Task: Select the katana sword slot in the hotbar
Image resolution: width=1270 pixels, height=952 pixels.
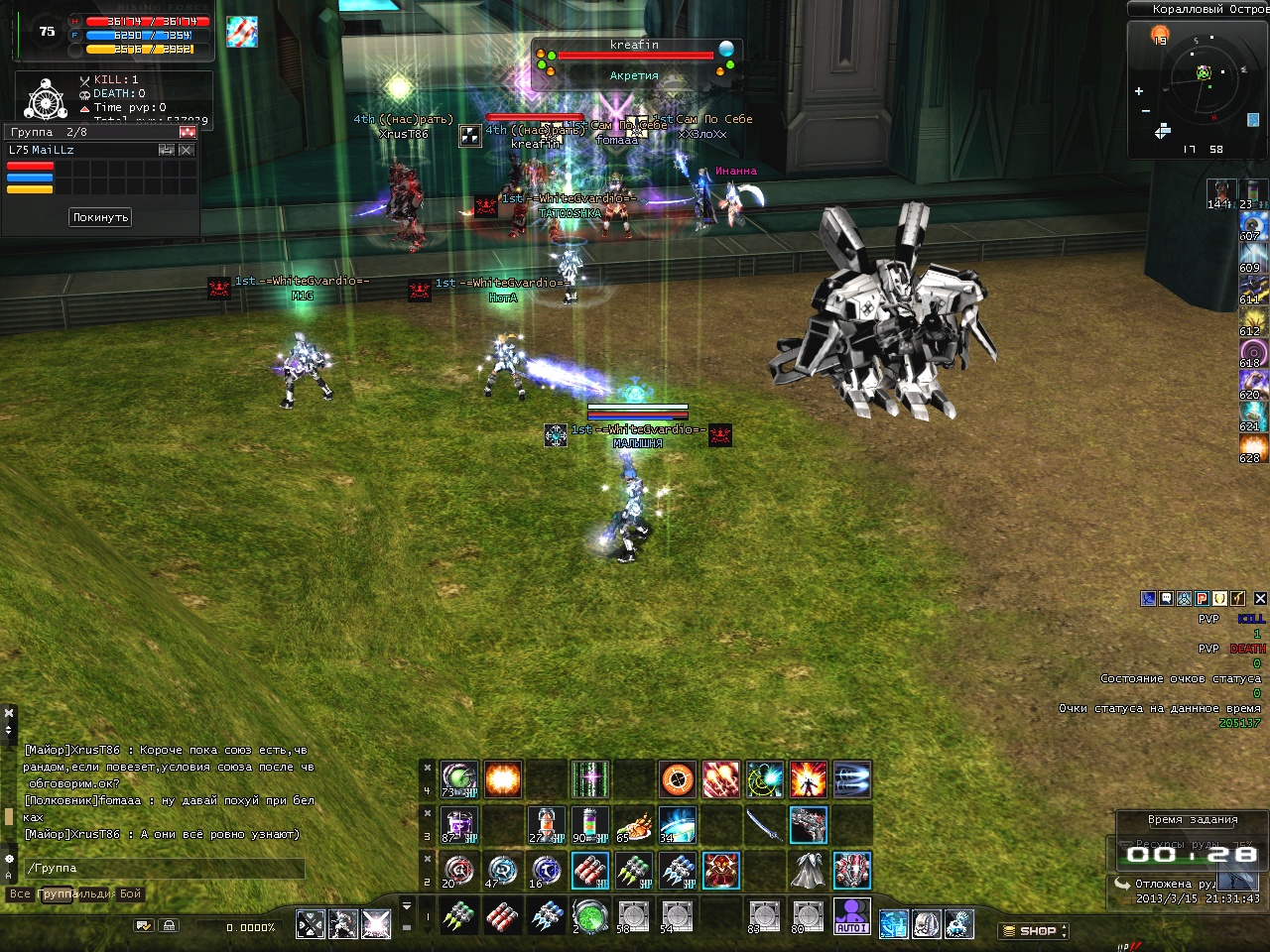Action: 764,825
